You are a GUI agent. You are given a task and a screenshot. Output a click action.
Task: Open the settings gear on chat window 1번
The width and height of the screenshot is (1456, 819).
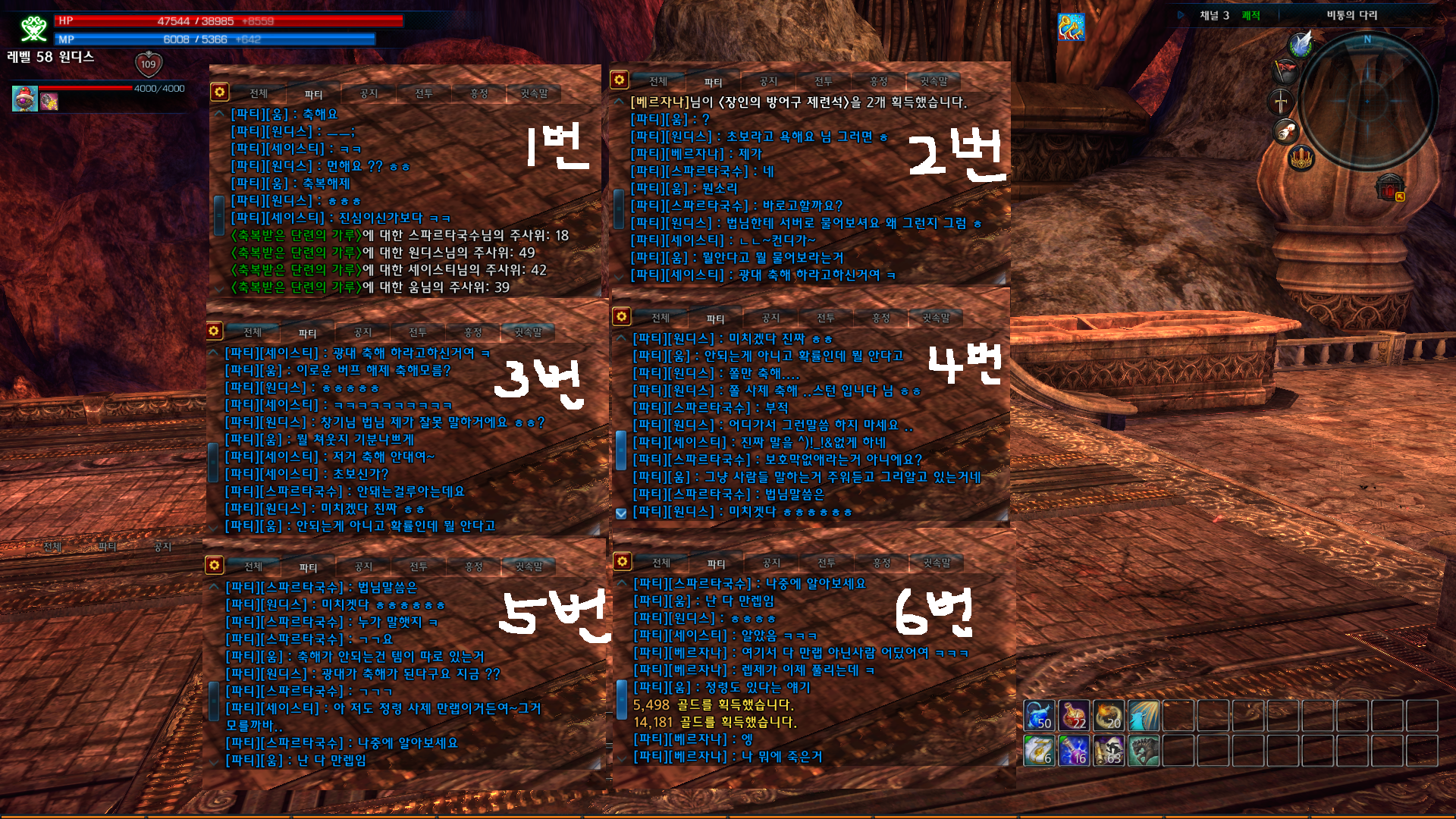point(221,91)
